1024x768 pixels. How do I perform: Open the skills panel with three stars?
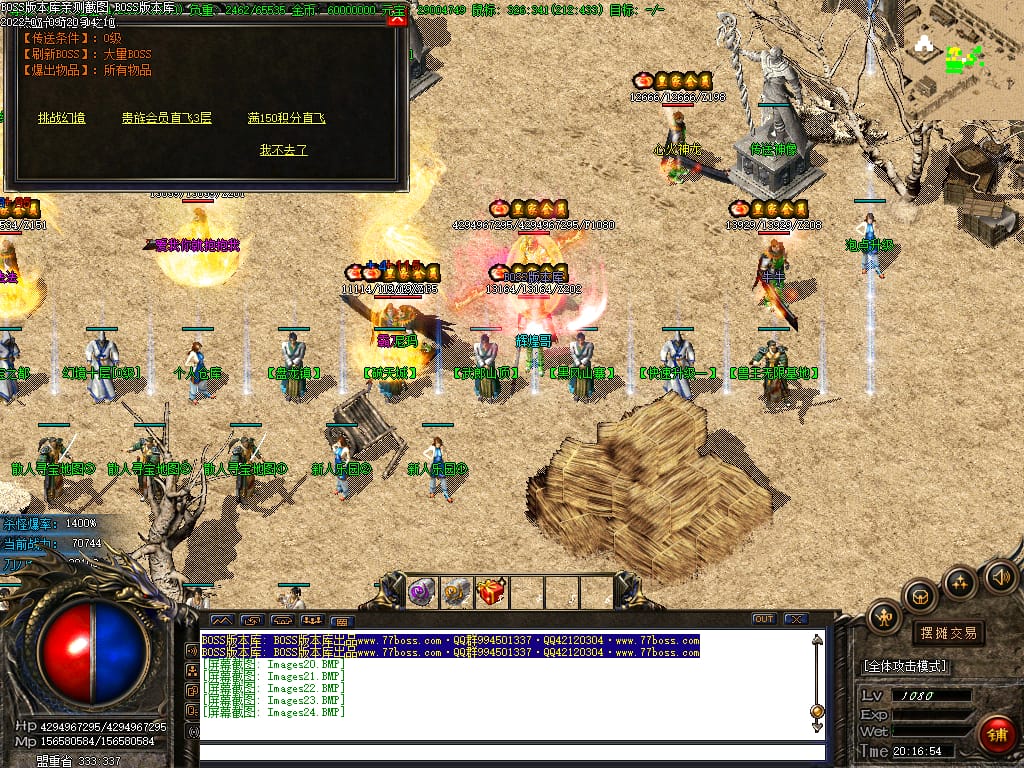pyautogui.click(x=960, y=582)
